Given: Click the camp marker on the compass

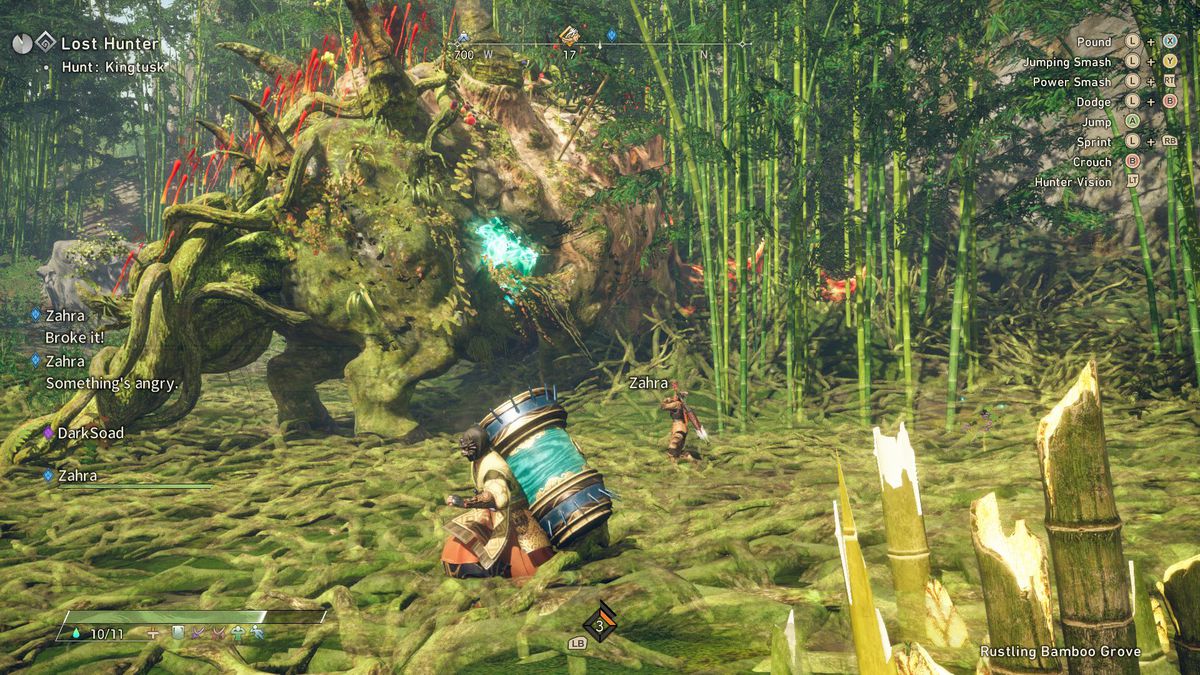Looking at the screenshot, I should point(462,39).
